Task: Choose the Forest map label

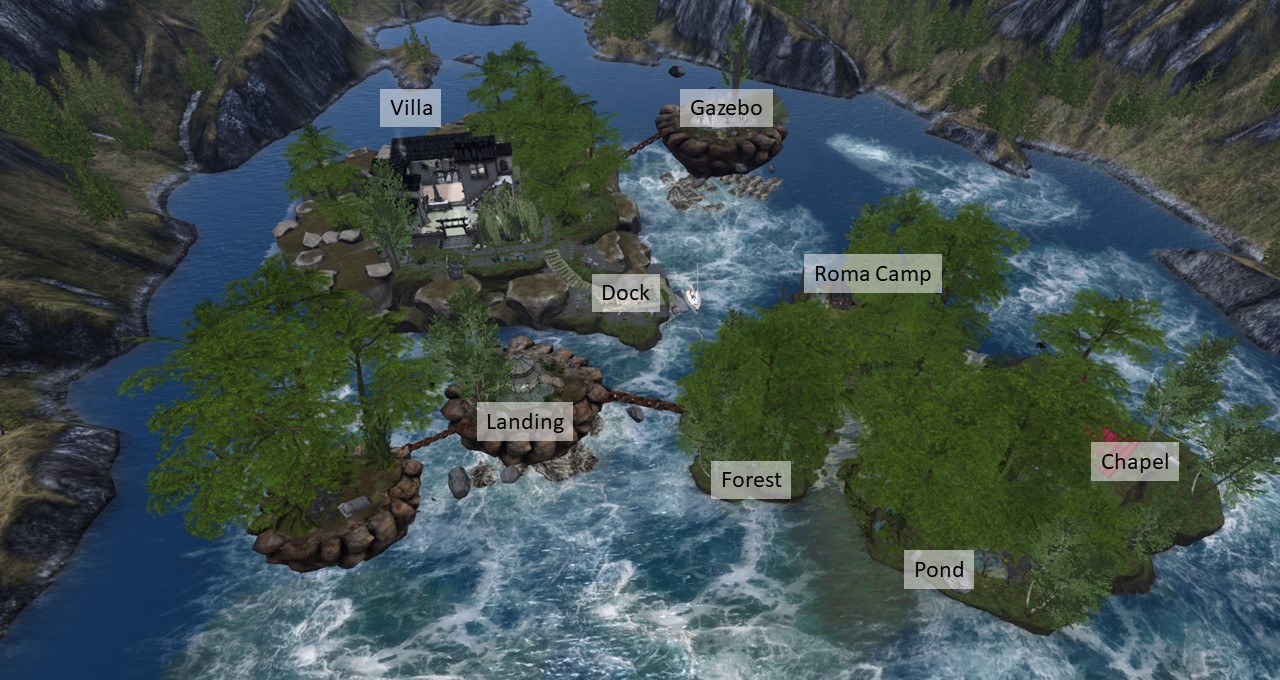Action: point(751,480)
